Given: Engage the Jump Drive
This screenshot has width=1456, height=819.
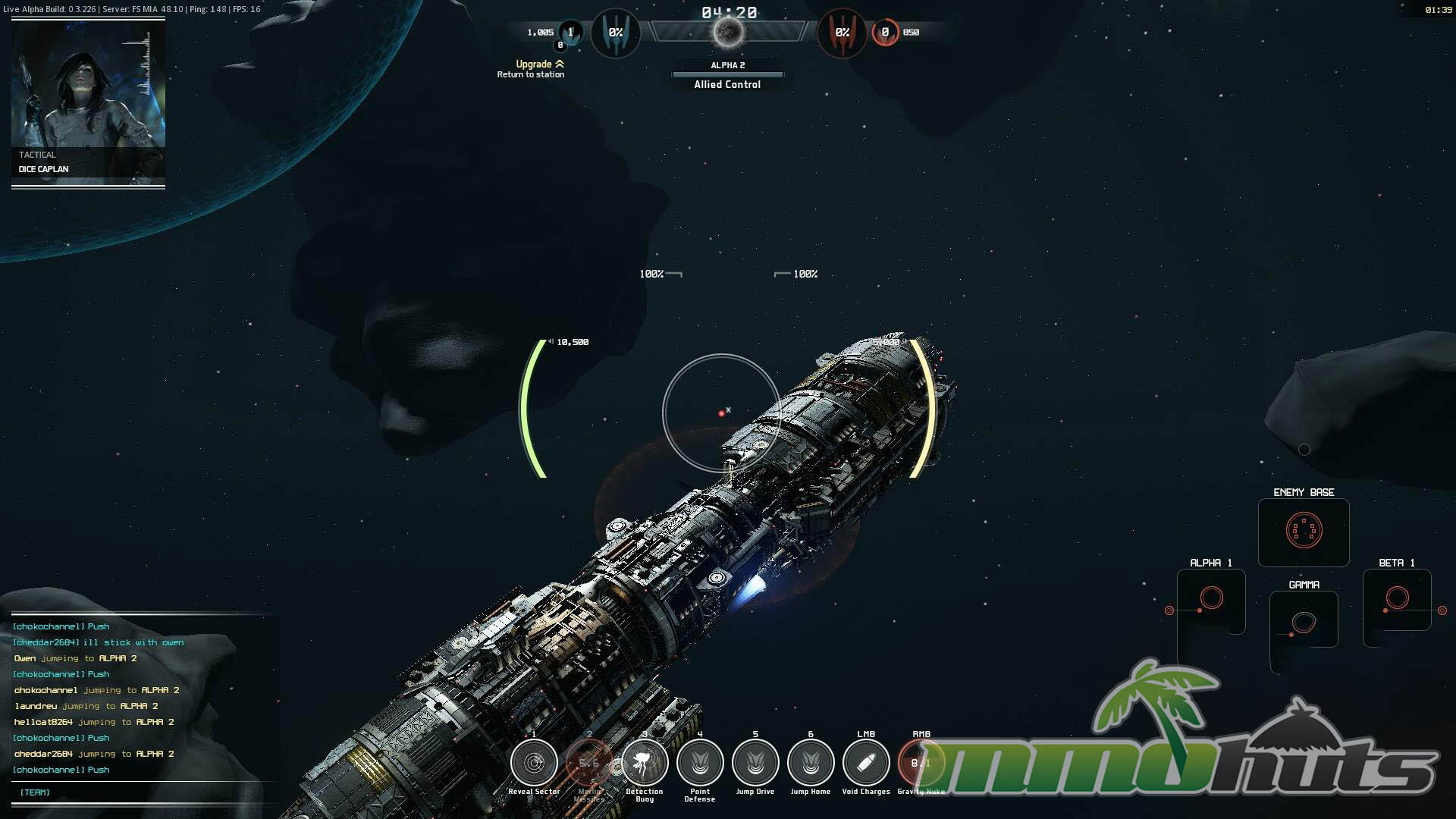Looking at the screenshot, I should 755,763.
